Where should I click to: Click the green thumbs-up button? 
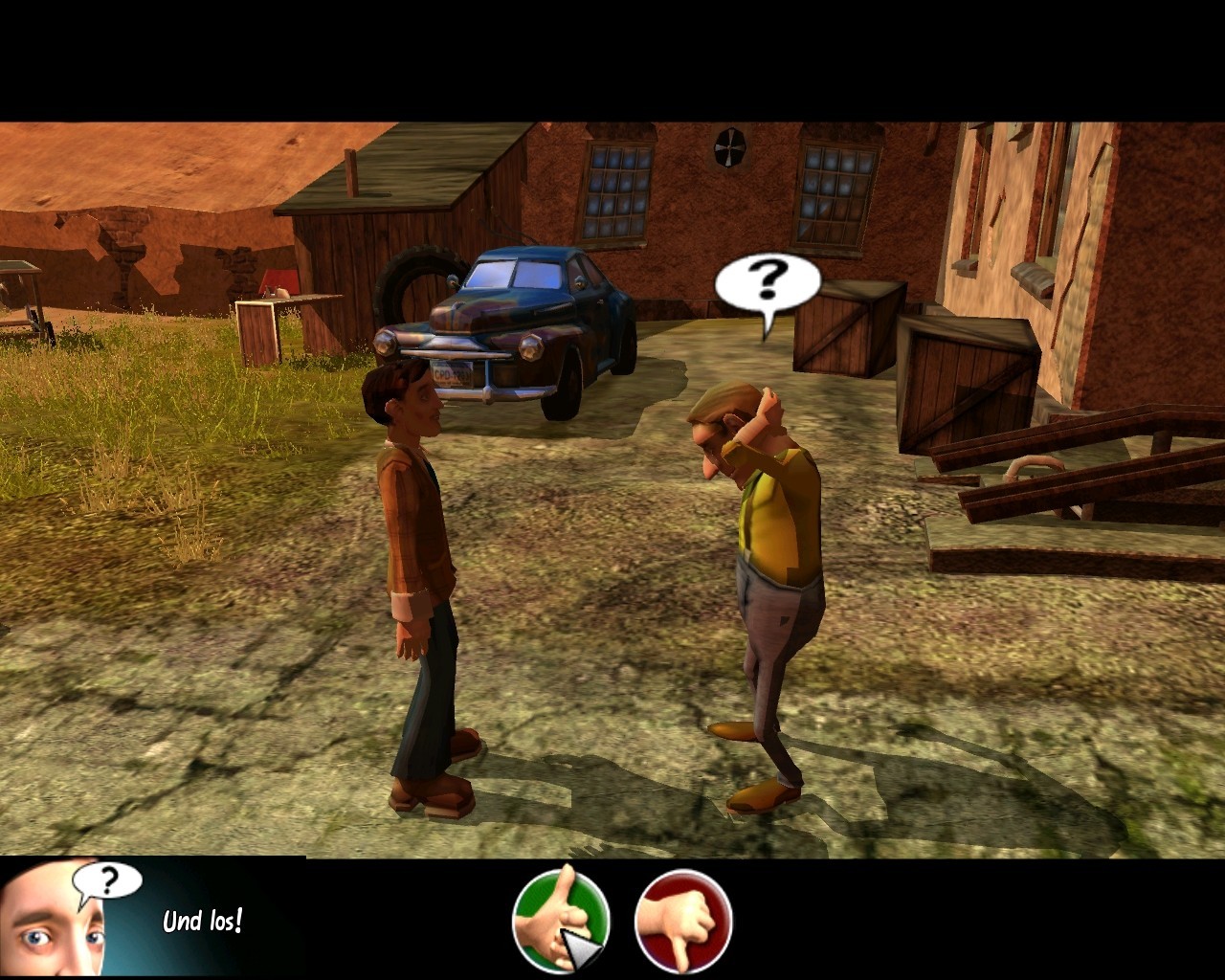pos(561,920)
